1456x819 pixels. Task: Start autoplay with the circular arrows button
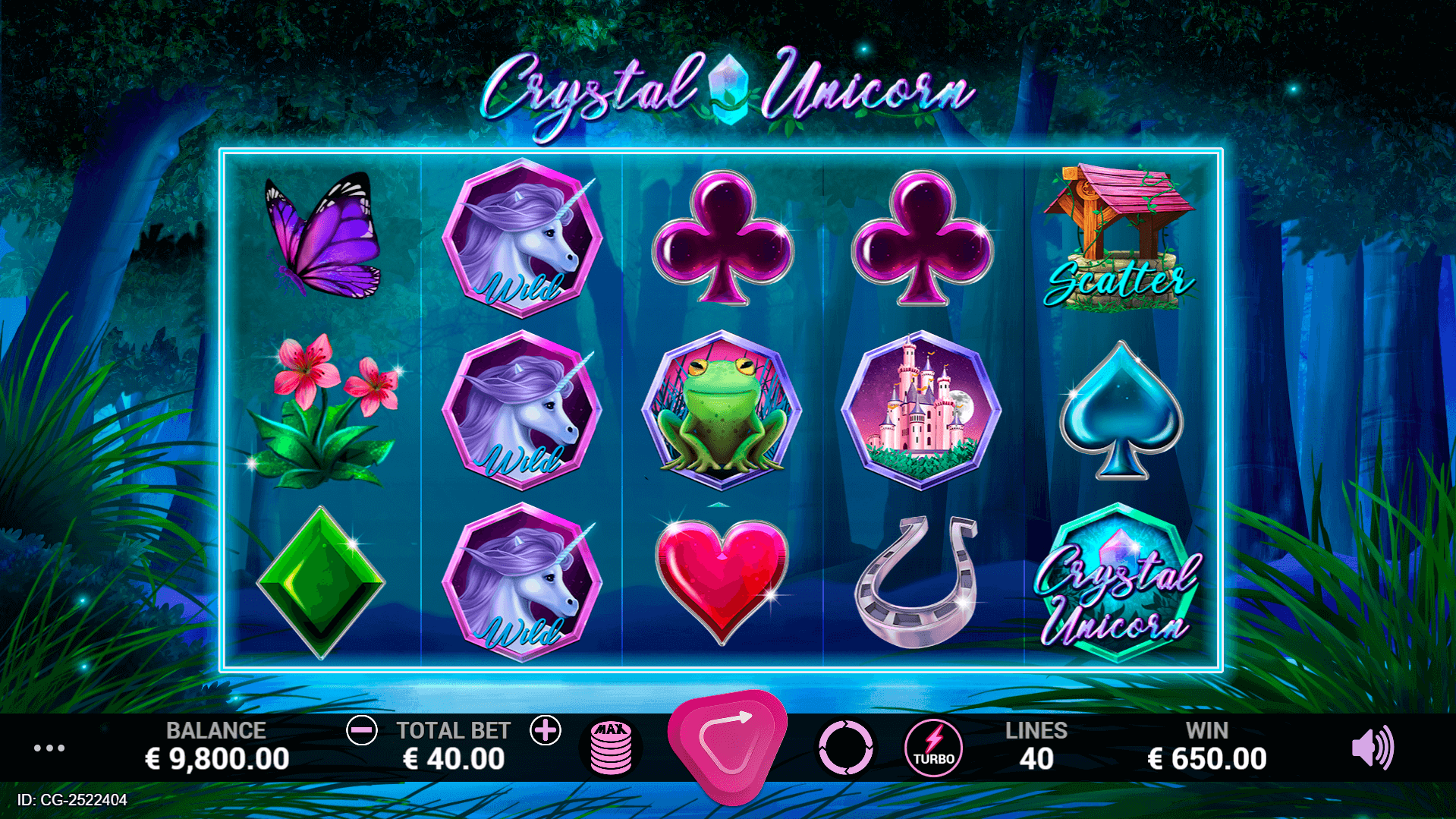846,748
